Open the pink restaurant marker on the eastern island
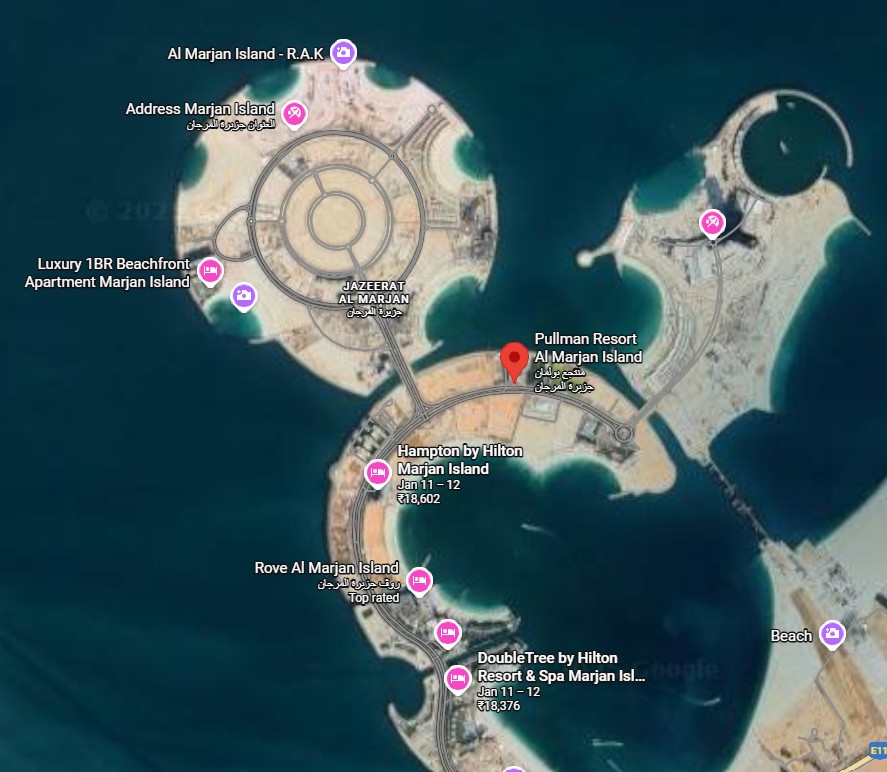The width and height of the screenshot is (887, 772). click(x=712, y=222)
